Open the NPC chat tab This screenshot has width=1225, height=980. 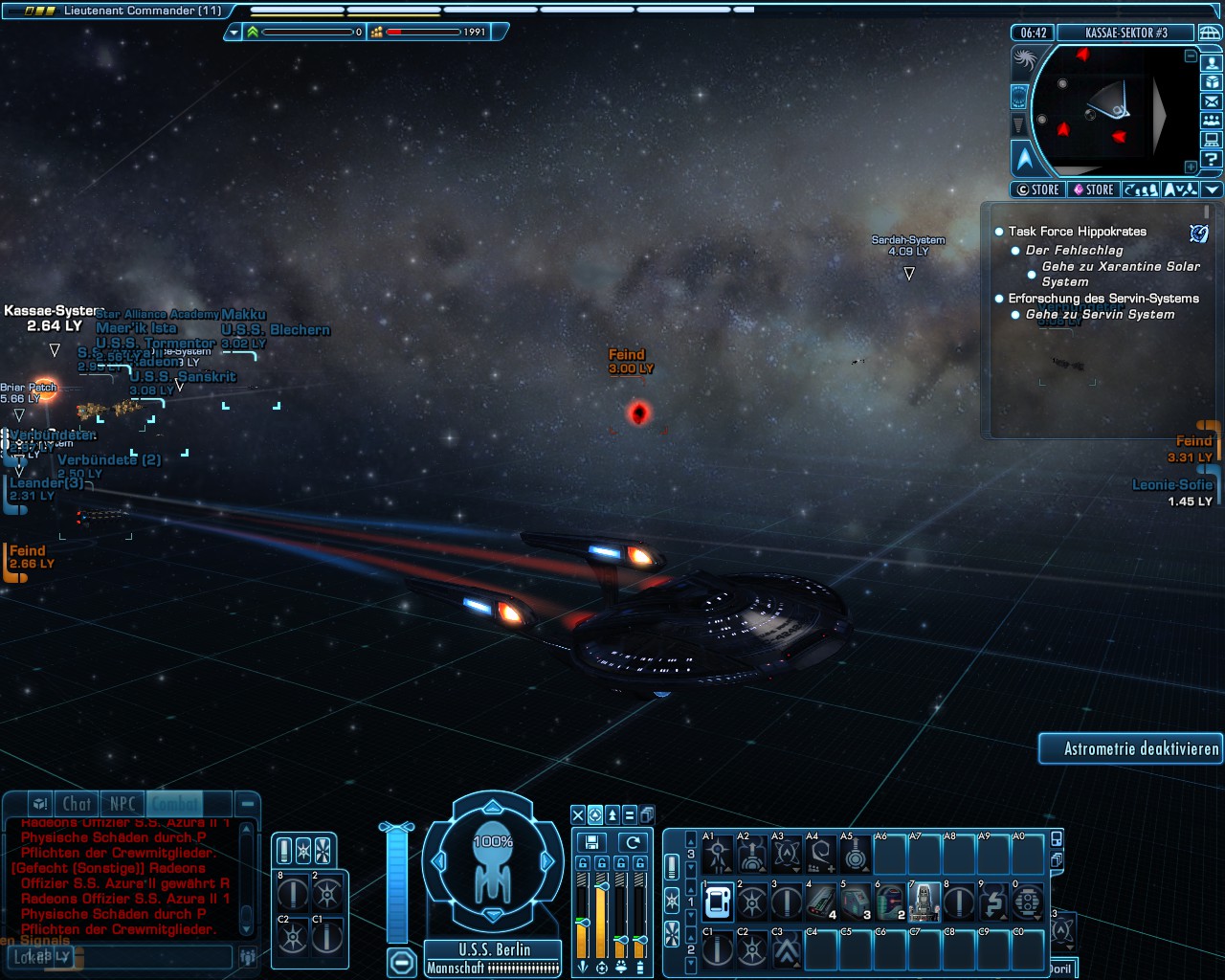(x=122, y=805)
